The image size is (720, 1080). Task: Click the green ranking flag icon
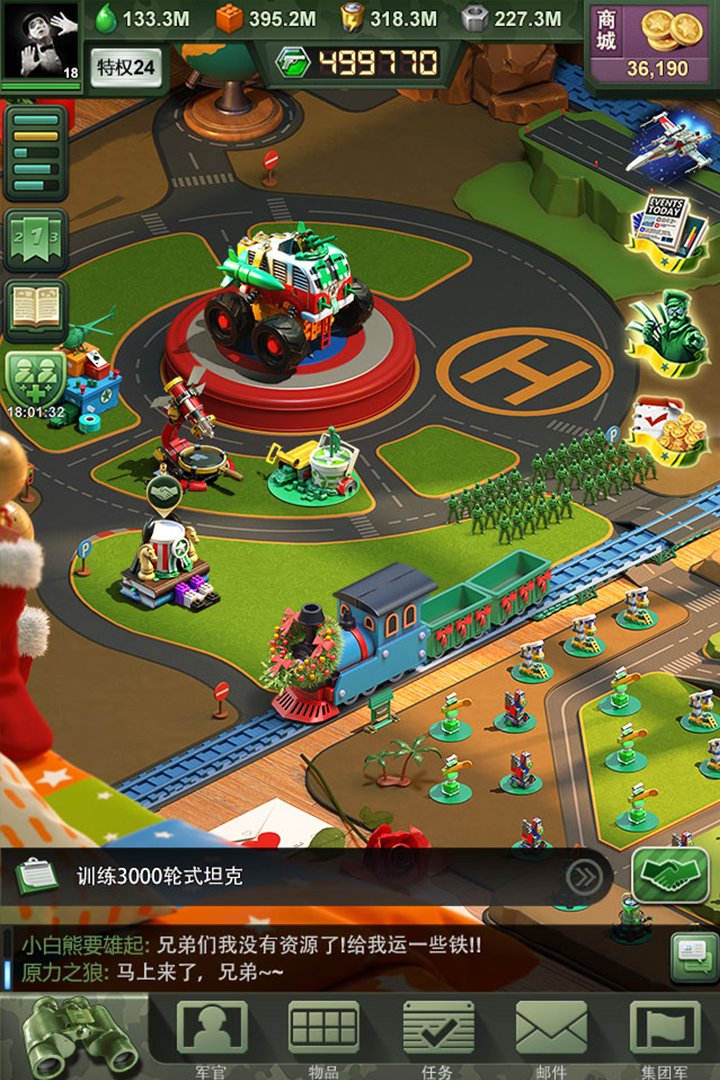36,241
